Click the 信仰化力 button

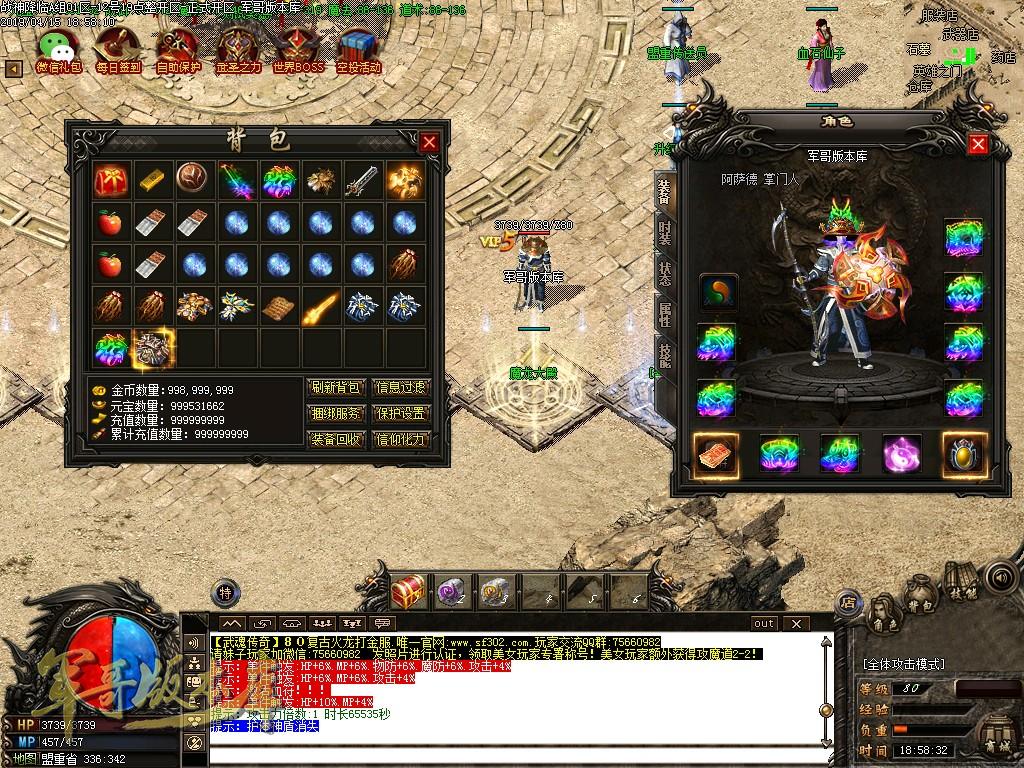pos(400,439)
